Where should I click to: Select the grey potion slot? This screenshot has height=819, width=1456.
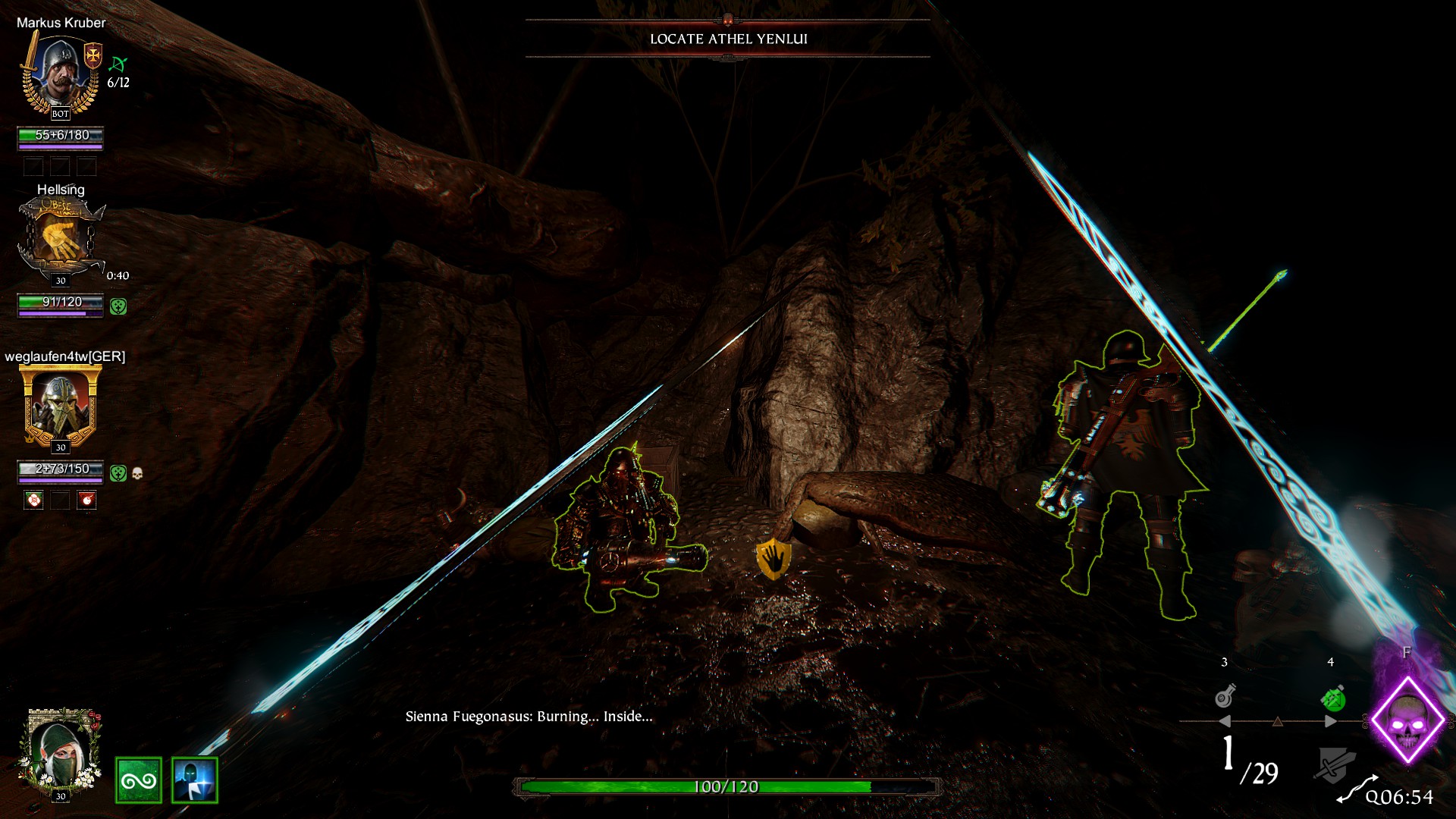click(x=1225, y=695)
